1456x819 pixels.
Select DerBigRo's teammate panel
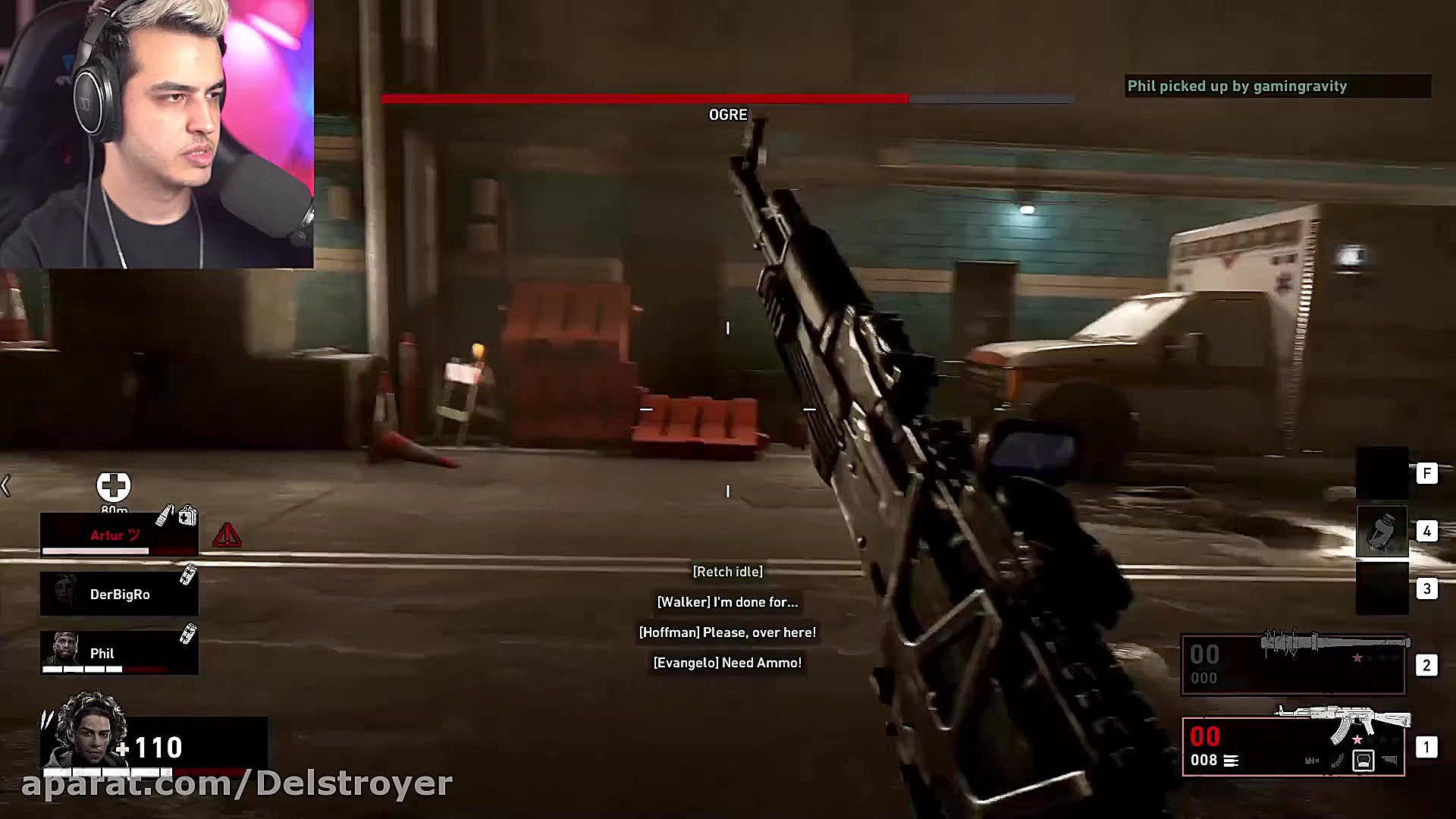coord(119,594)
